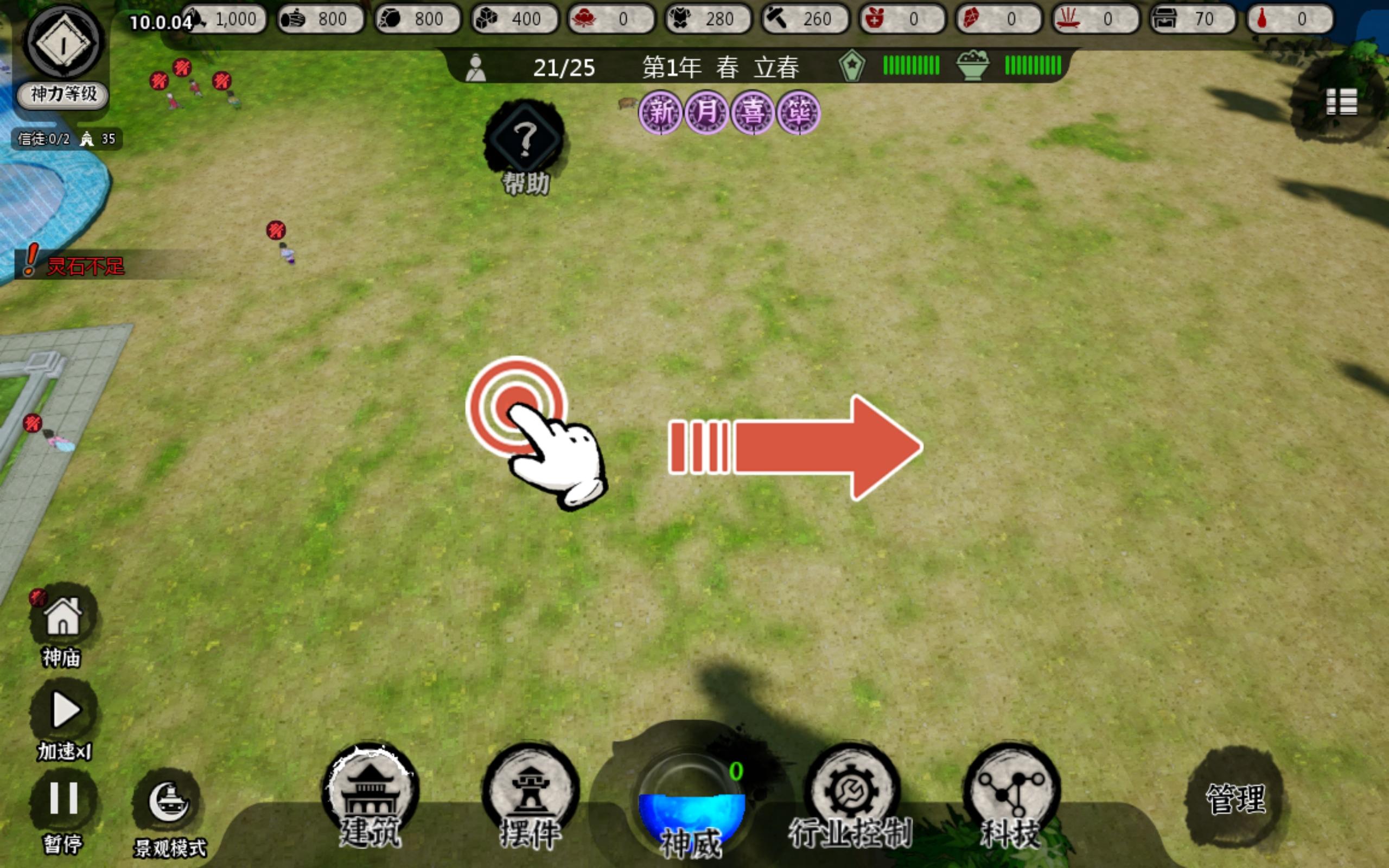Open the 新 new moon festival medallion
The width and height of the screenshot is (1389, 868).
click(661, 113)
